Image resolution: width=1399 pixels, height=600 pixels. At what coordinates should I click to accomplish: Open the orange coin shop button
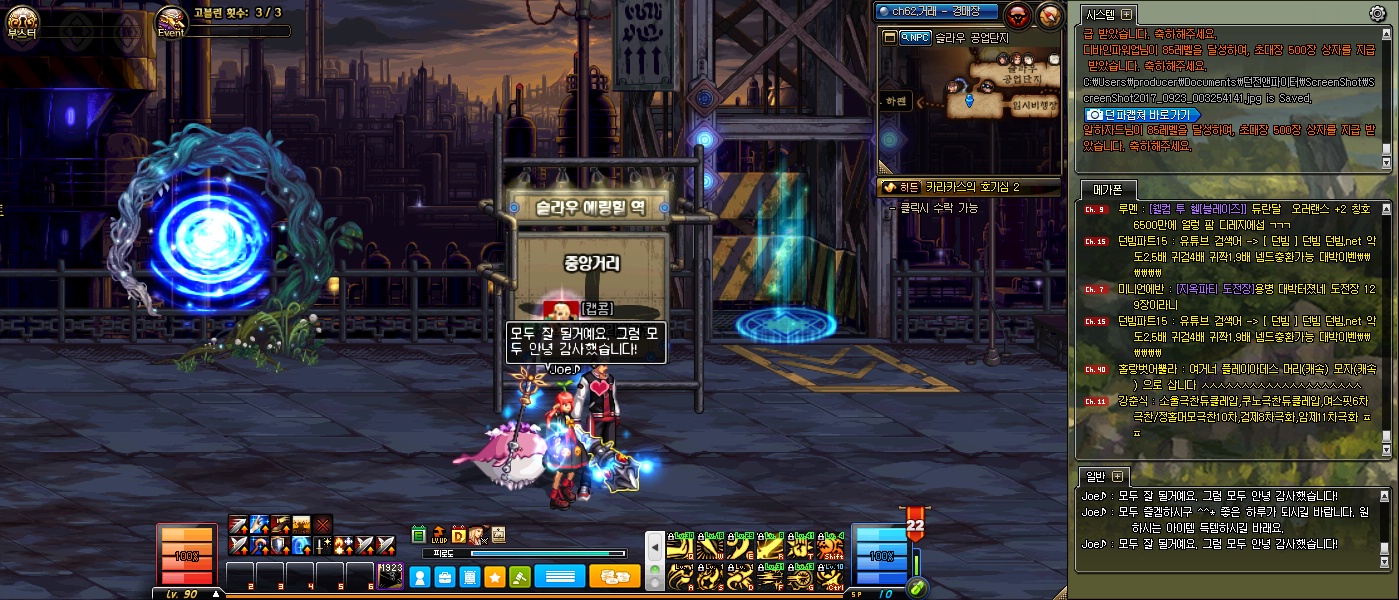tap(614, 577)
